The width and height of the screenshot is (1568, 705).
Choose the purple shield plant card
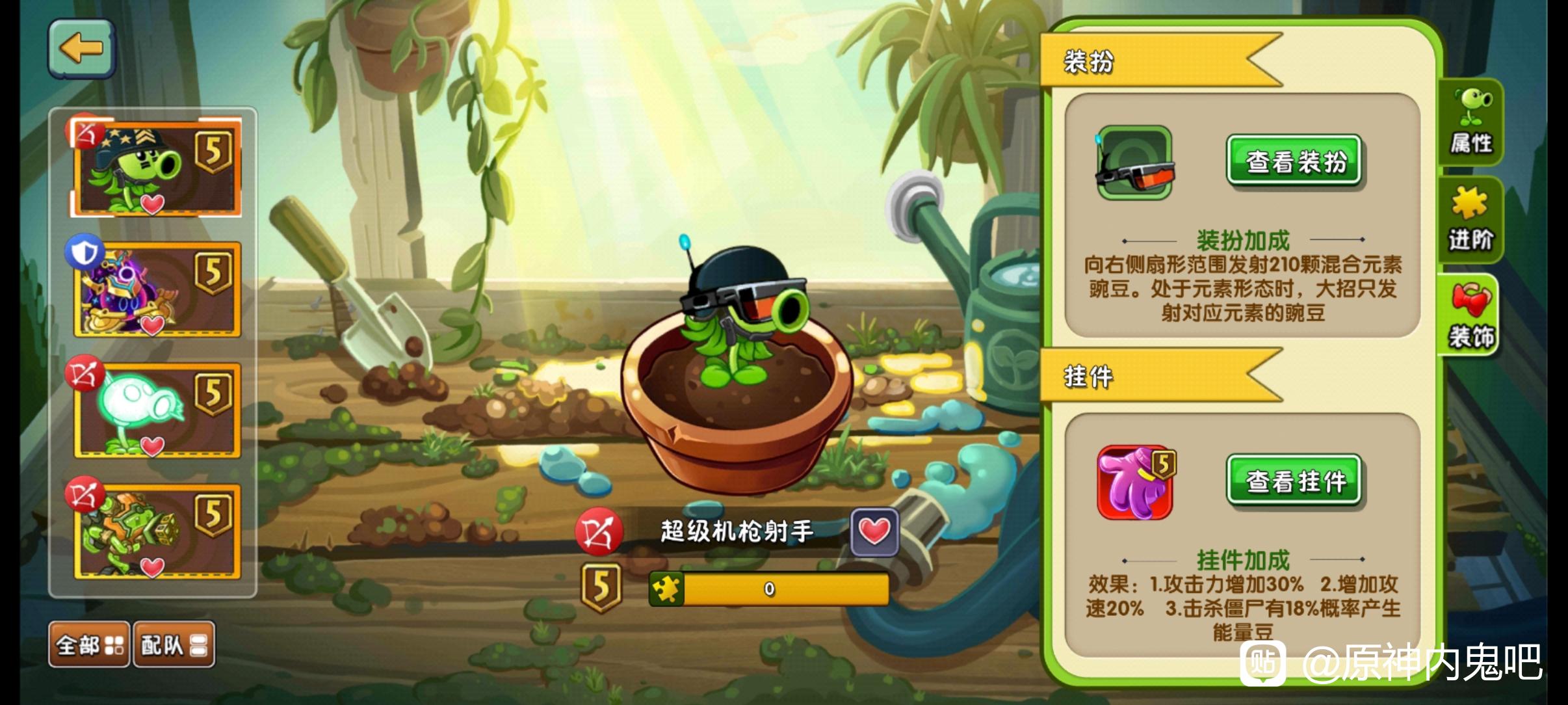[157, 289]
